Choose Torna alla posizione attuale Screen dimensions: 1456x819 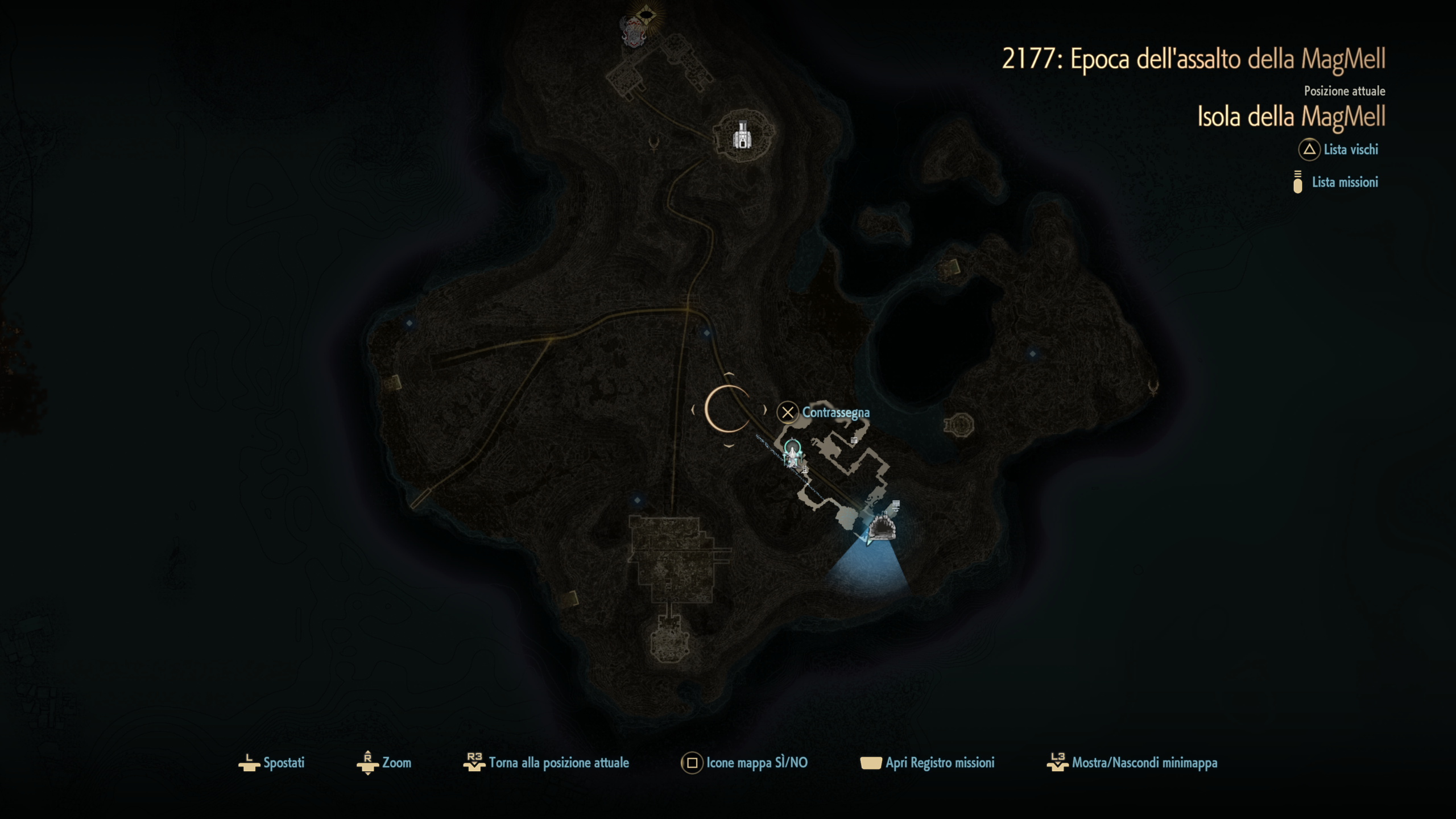click(x=547, y=763)
